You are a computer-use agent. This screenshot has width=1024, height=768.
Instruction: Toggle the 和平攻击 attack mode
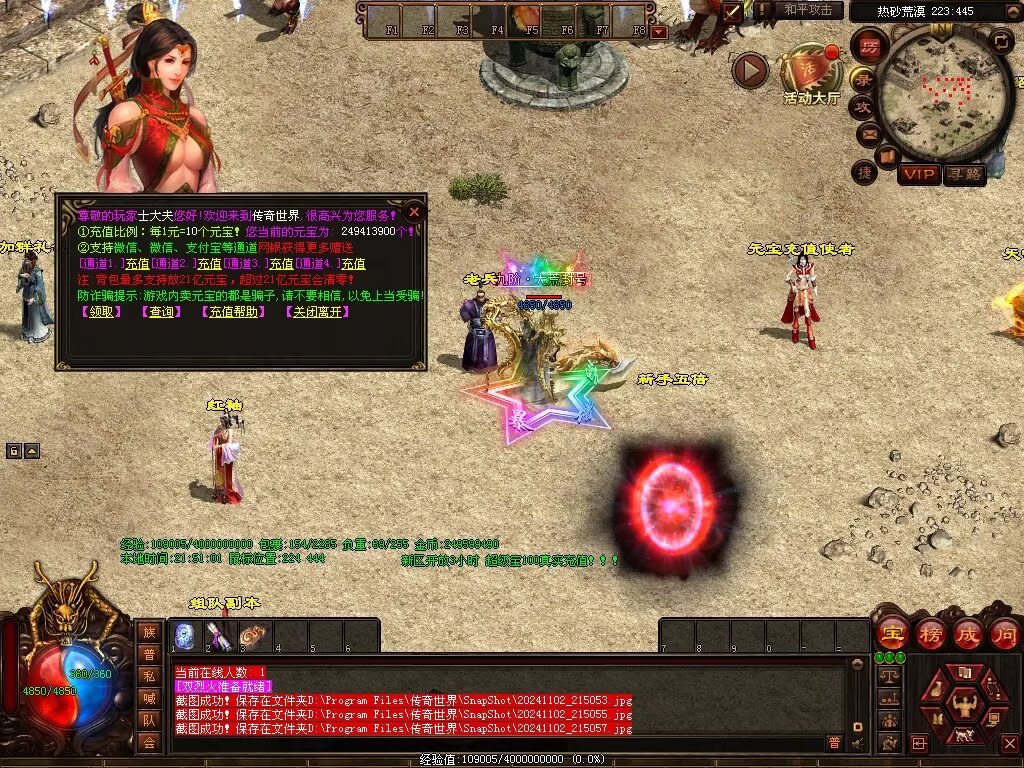point(808,10)
